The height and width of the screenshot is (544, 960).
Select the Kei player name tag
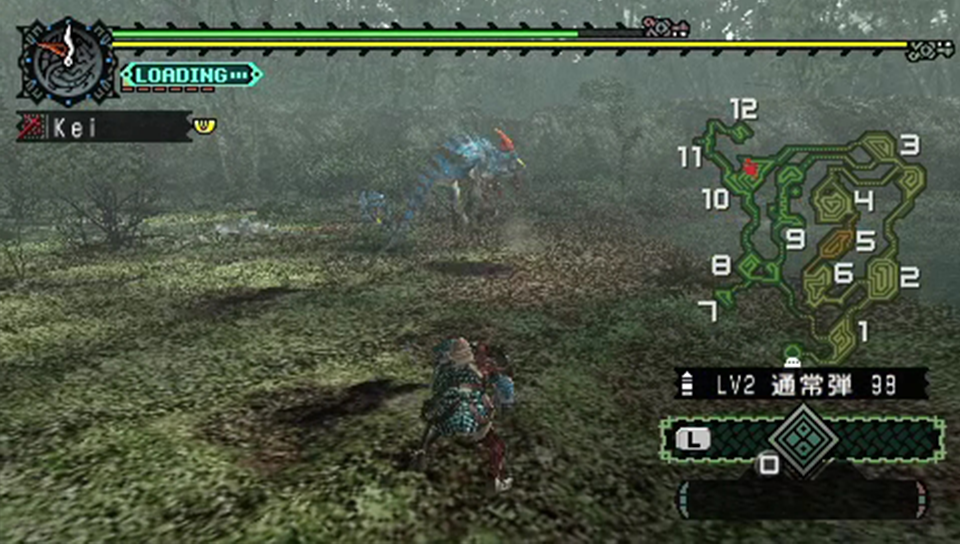click(x=104, y=127)
